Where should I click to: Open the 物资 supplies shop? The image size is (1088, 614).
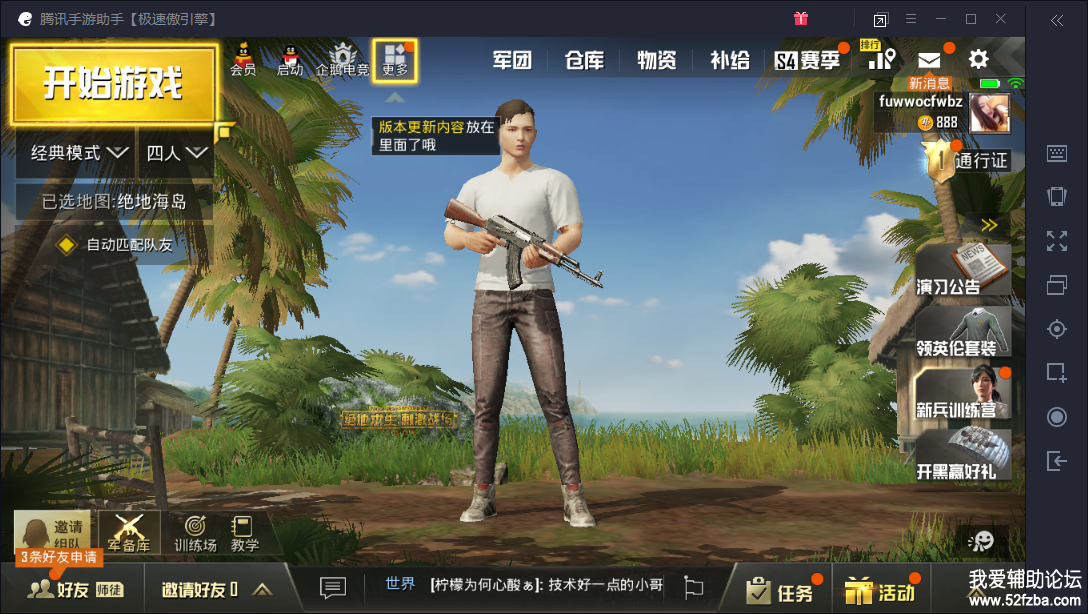[657, 60]
